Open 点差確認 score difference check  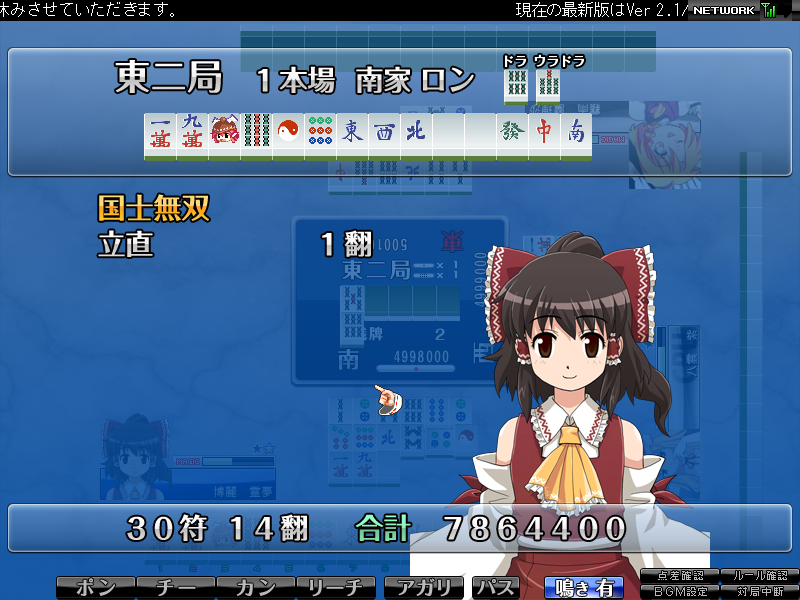click(x=681, y=576)
